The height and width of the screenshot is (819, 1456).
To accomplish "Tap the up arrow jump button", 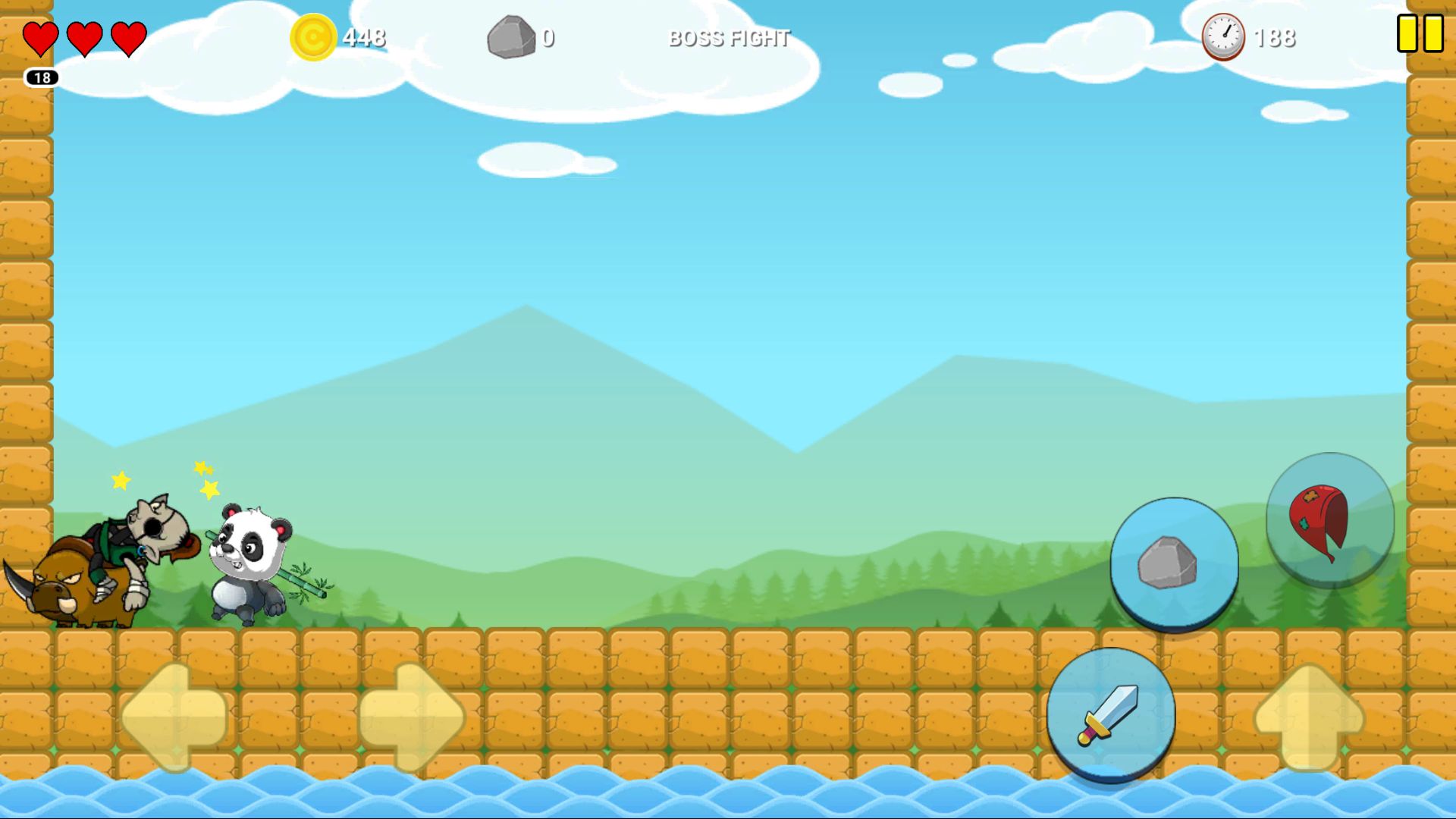I will (1310, 717).
